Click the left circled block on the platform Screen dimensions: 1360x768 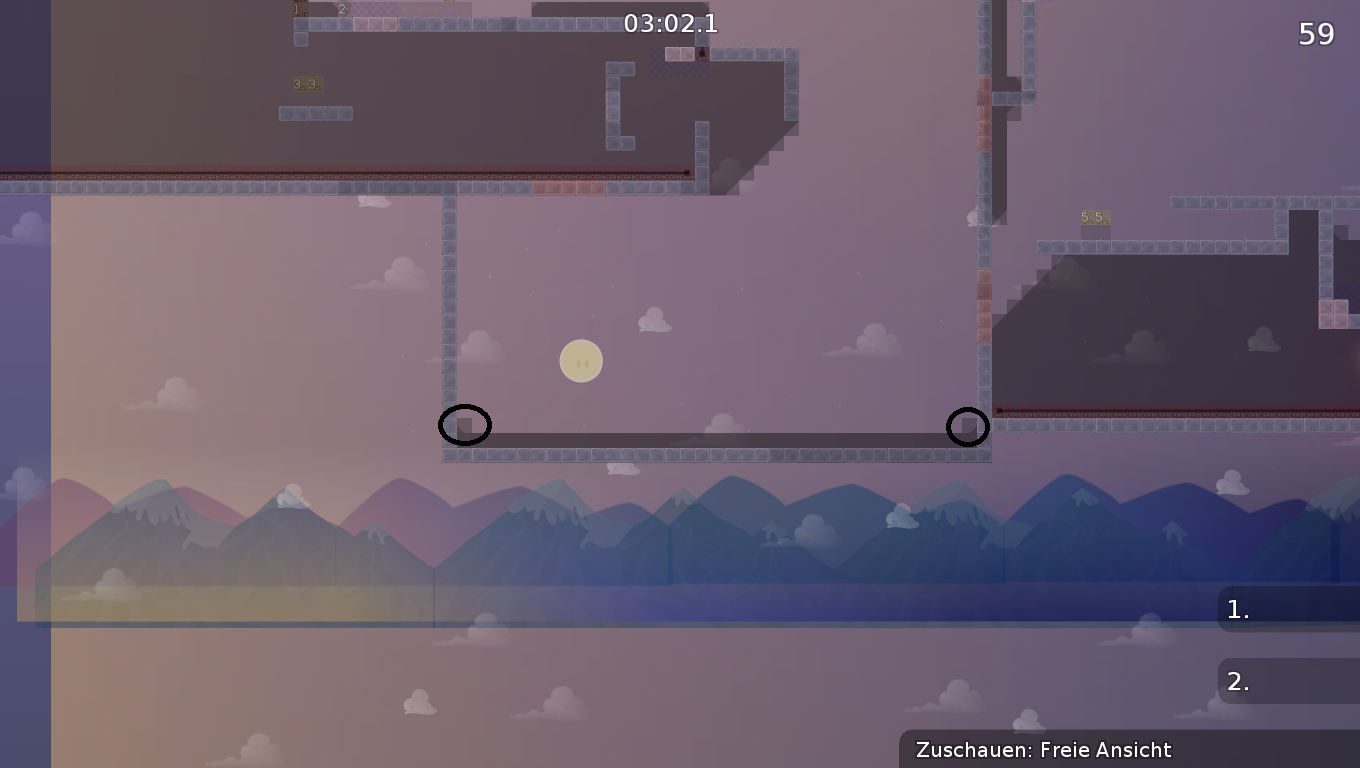466,425
